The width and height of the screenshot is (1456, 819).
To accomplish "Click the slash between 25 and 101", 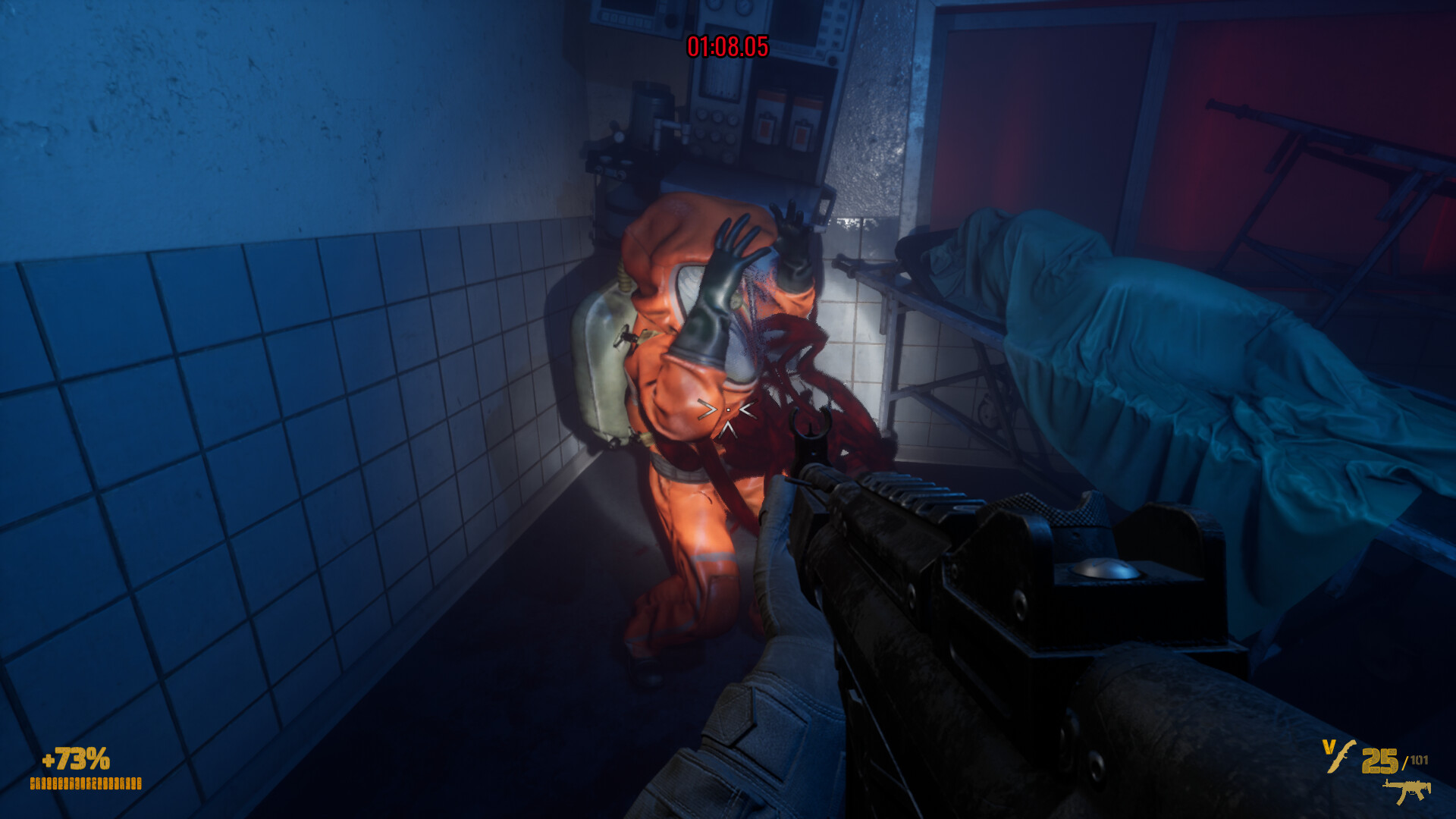I will pos(1404,761).
